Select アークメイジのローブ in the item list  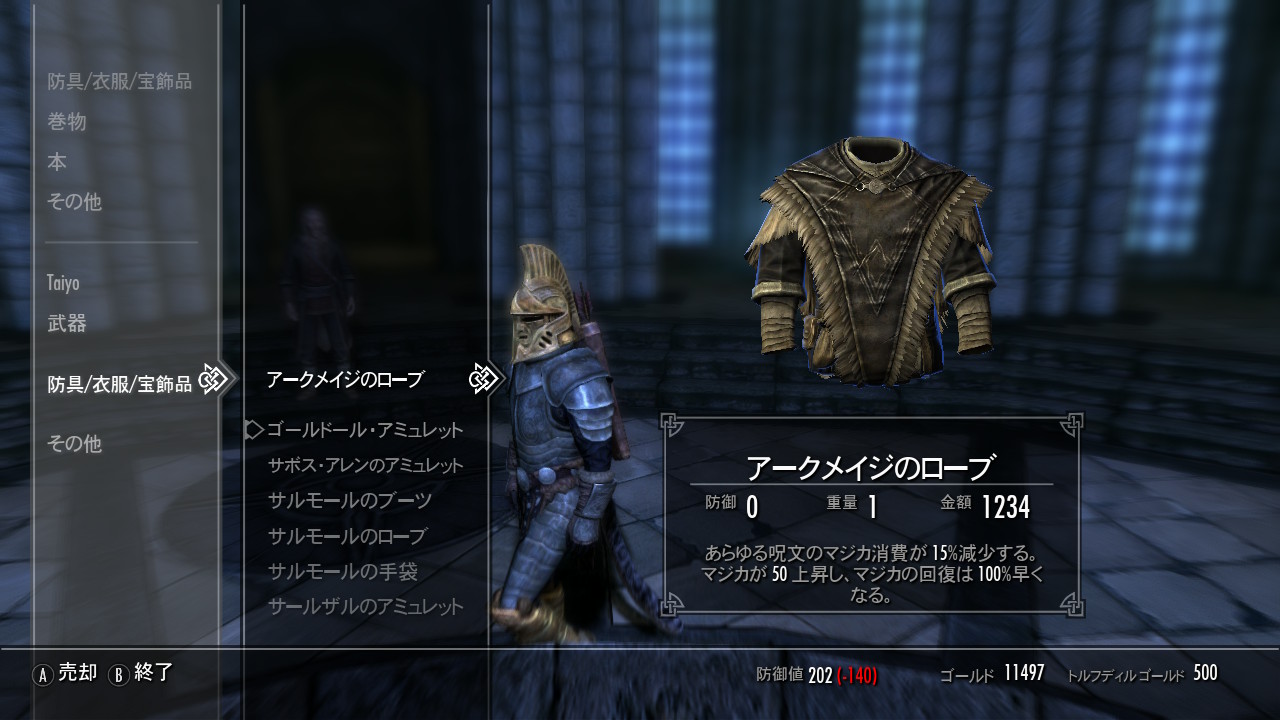[x=345, y=380]
